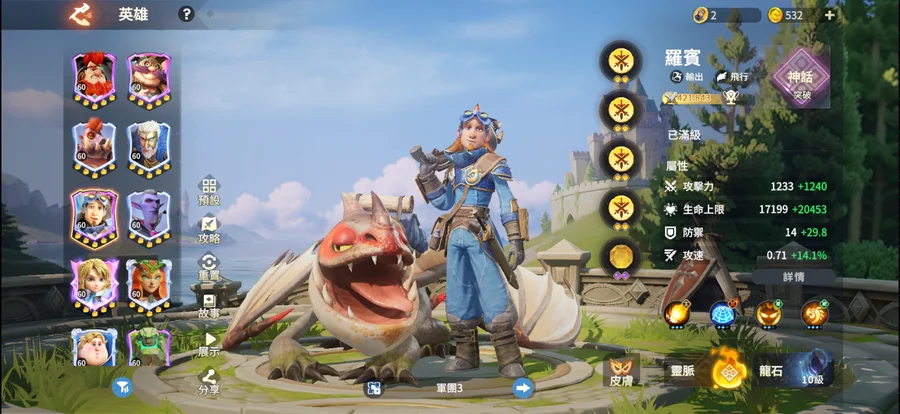Select the red-bearded dwarf hero portrait
The image size is (900, 414).
pos(93,76)
